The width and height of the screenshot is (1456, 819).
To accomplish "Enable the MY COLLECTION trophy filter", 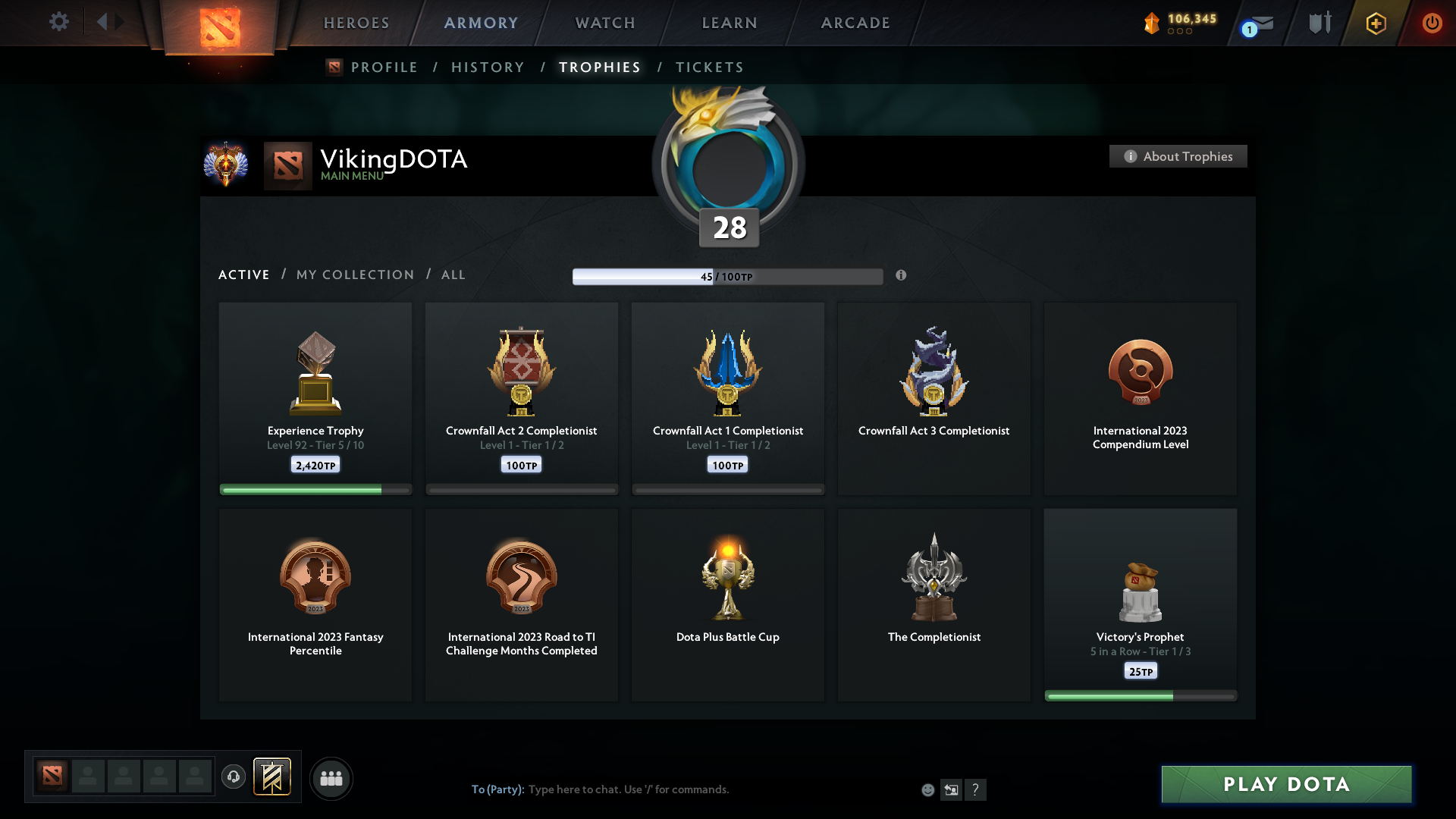I will [x=354, y=275].
